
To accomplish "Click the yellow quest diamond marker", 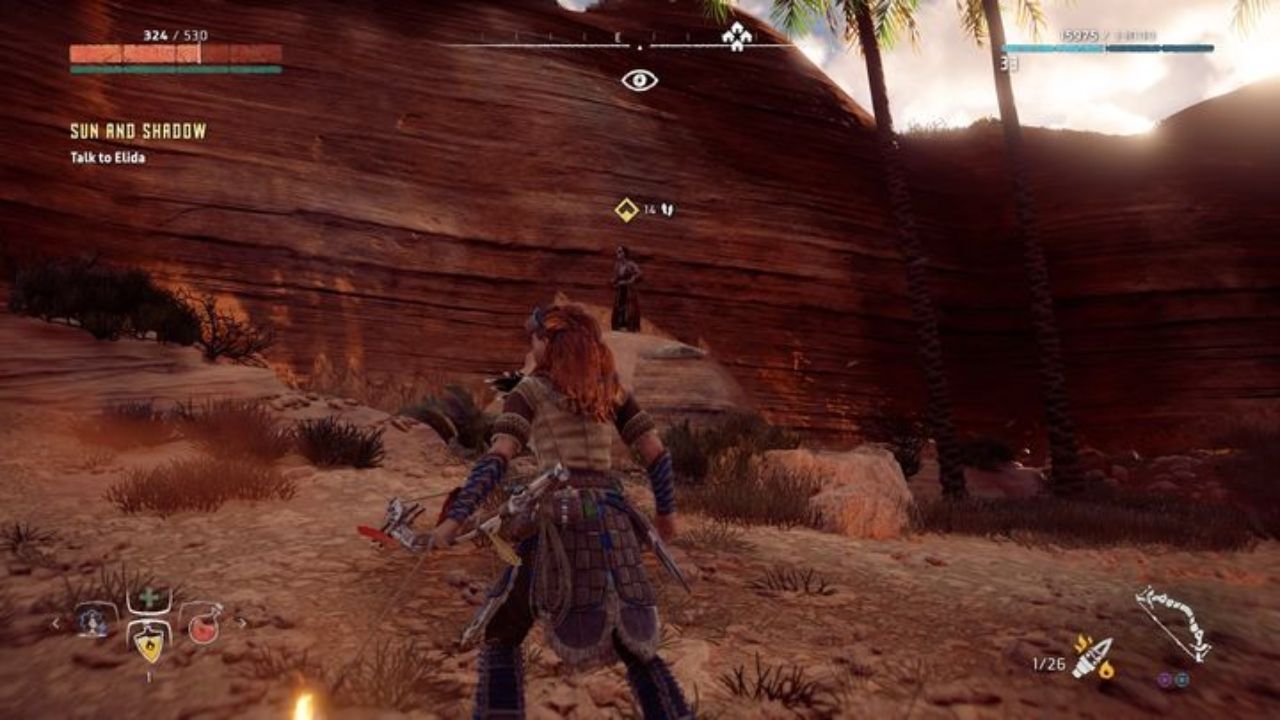I will 625,210.
